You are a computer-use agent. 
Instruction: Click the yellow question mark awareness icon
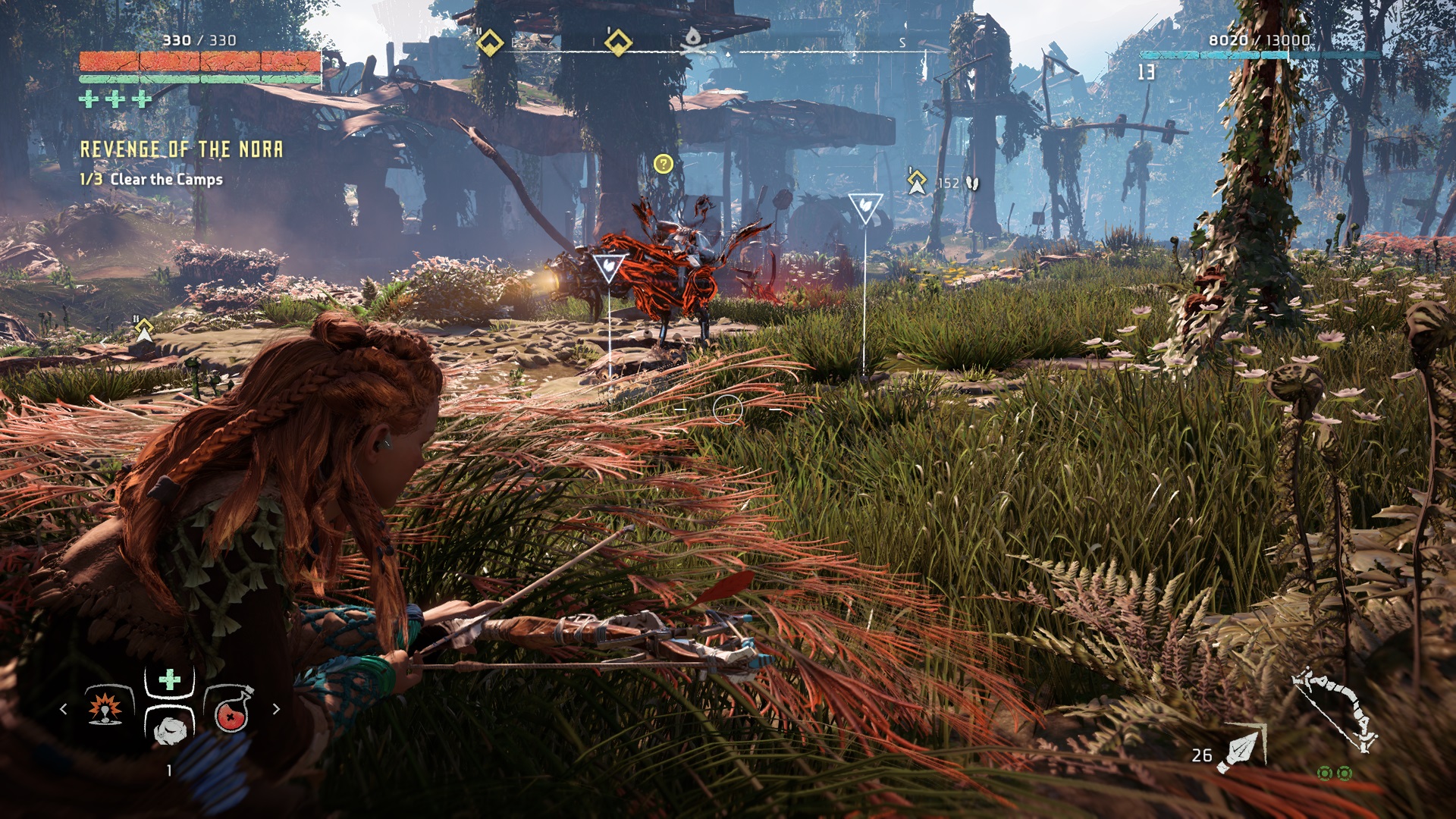point(663,164)
